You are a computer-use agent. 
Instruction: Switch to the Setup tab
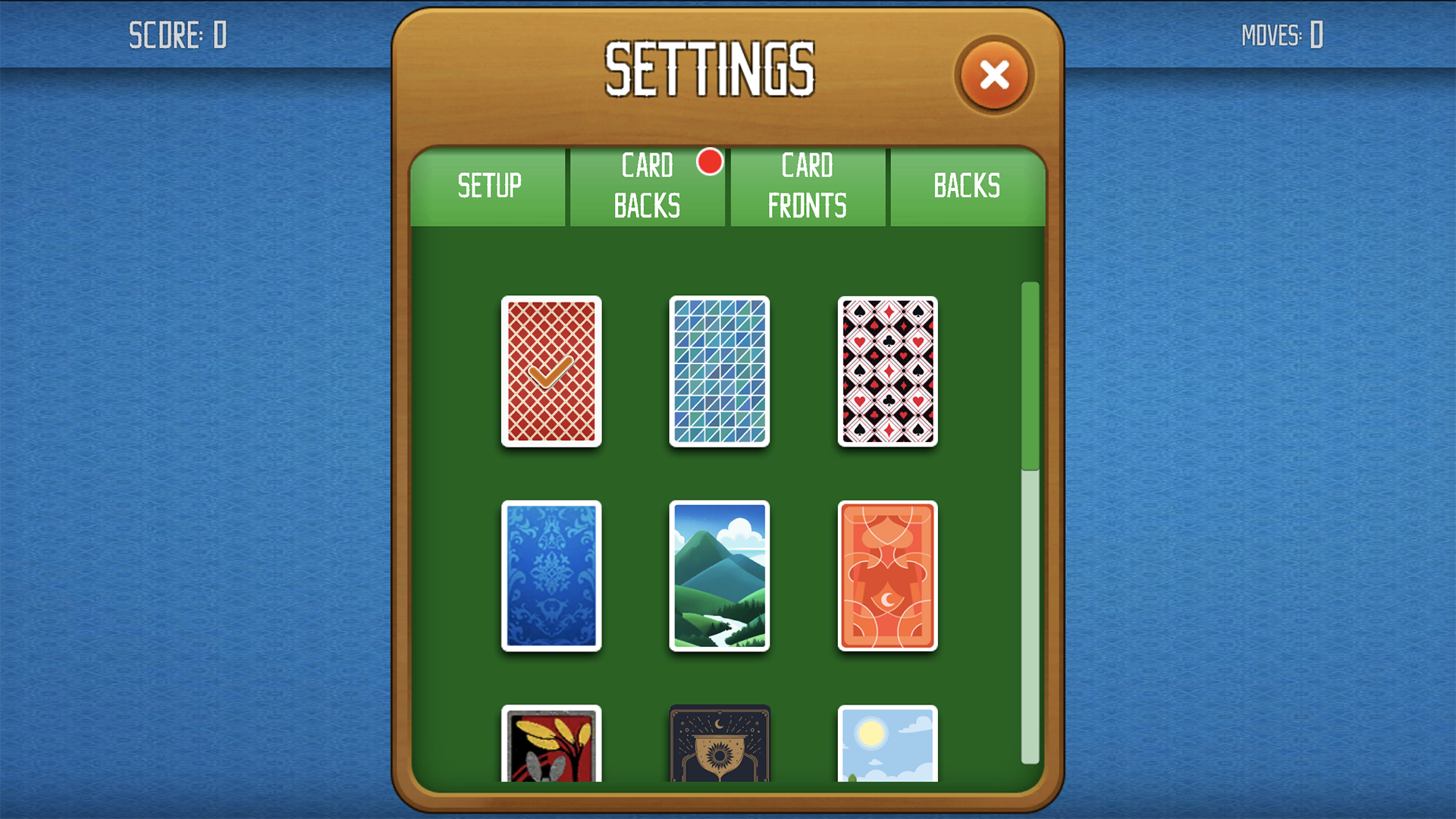pyautogui.click(x=489, y=184)
